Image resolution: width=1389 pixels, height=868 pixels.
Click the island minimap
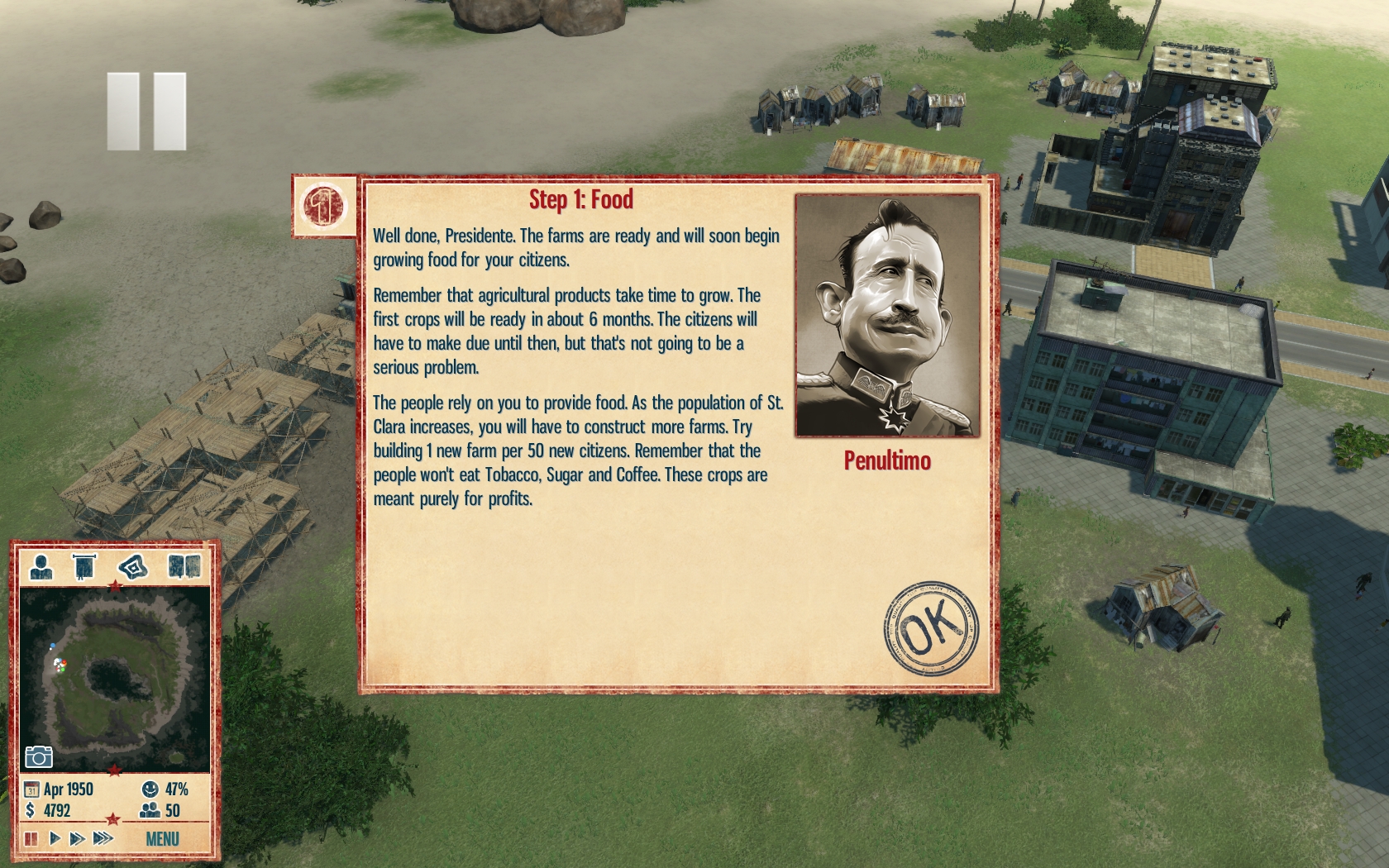point(114,680)
